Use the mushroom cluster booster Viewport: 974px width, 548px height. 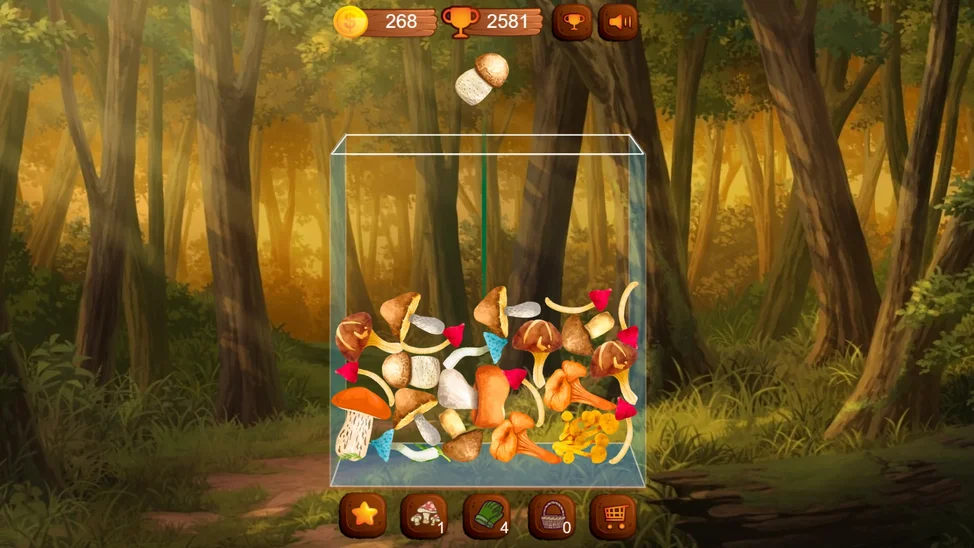click(x=424, y=515)
